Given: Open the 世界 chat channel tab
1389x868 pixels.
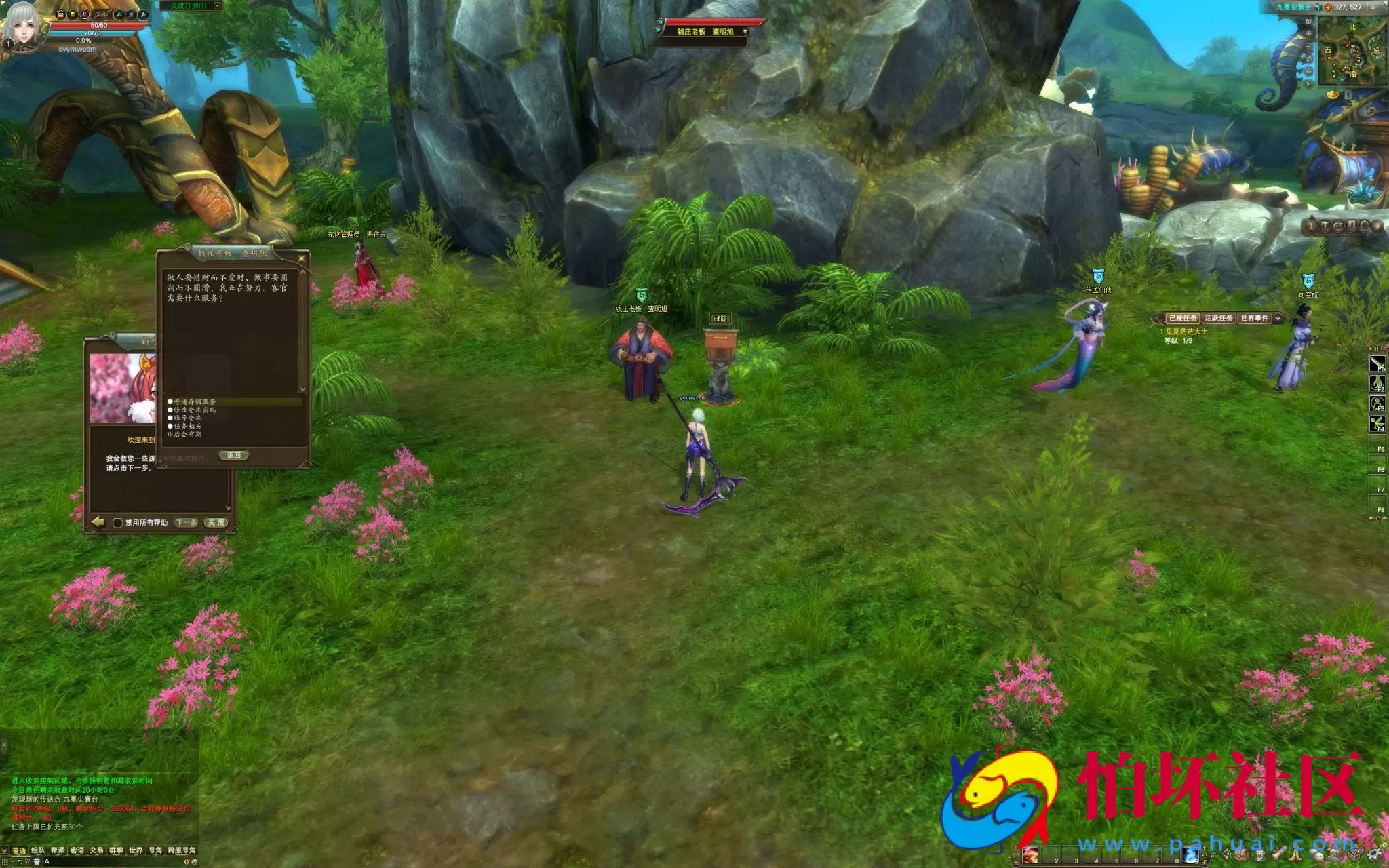Looking at the screenshot, I should [x=136, y=850].
